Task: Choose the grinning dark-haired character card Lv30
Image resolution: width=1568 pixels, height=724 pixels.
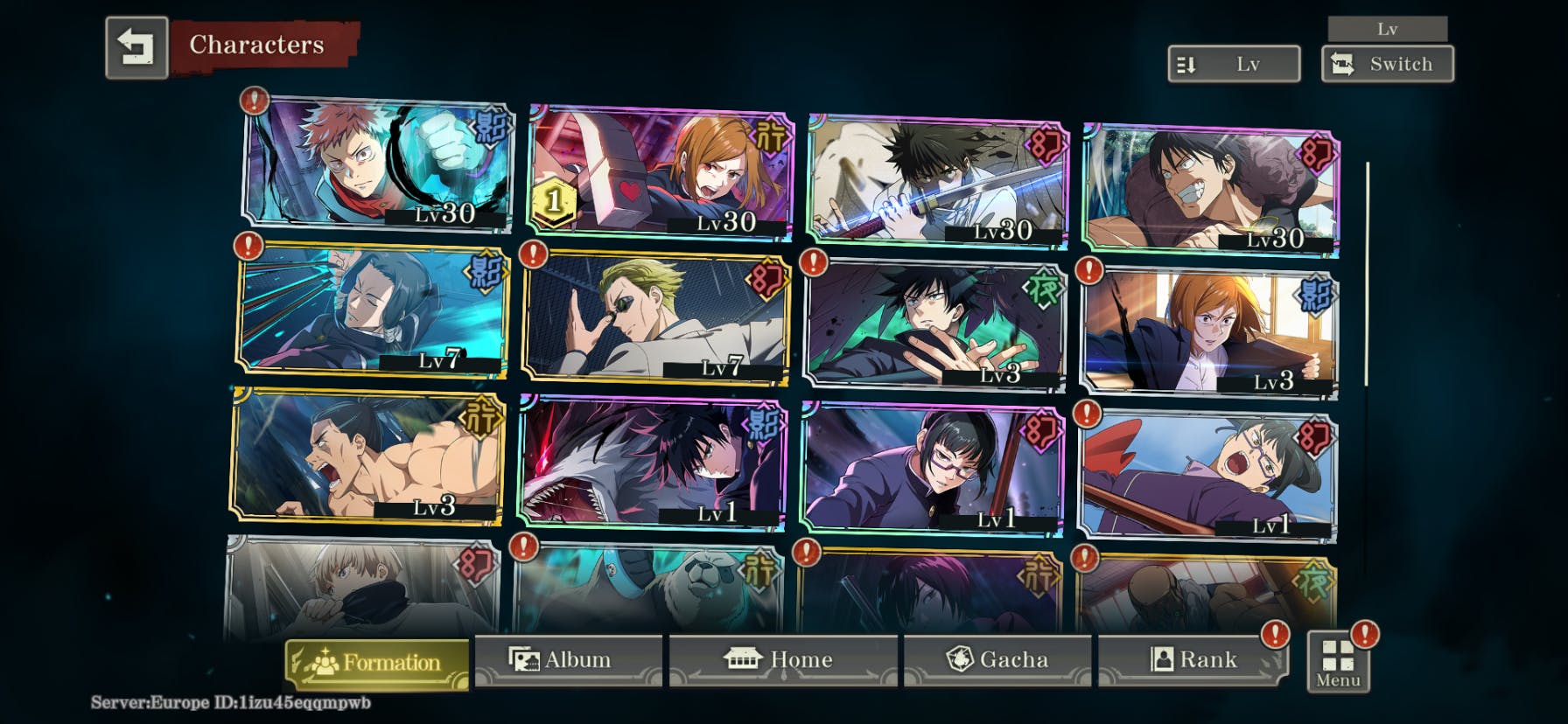Action: pyautogui.click(x=1211, y=191)
